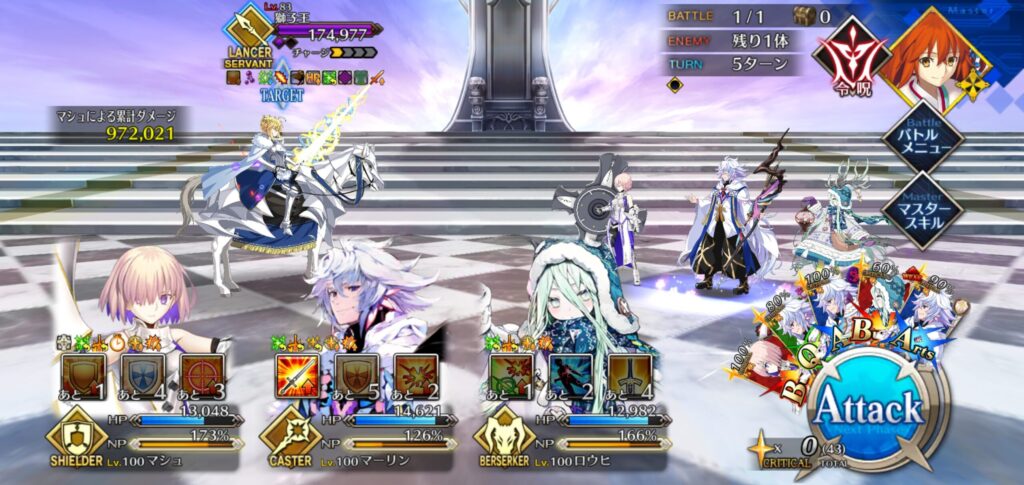Tap the Berserker's first green skill icon
Screen dimensions: 1024x485
pos(511,376)
